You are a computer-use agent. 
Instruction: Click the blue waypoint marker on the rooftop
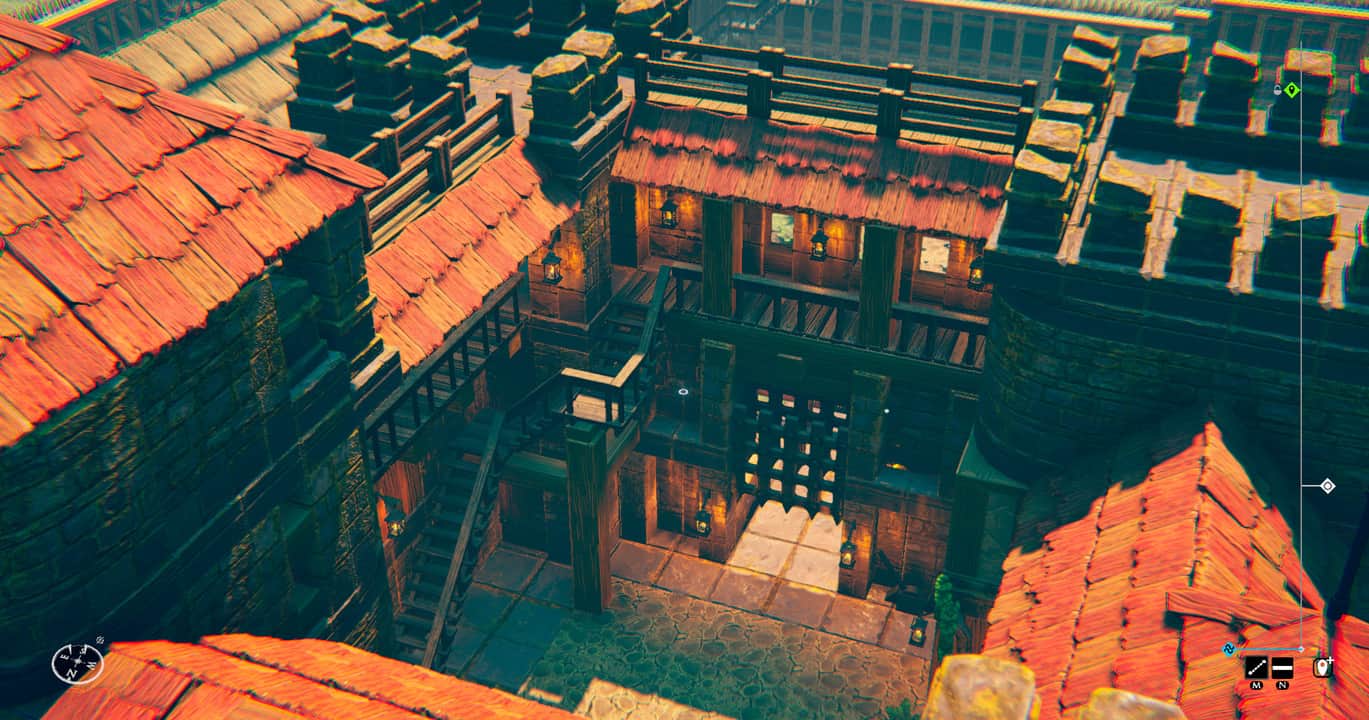1229,649
